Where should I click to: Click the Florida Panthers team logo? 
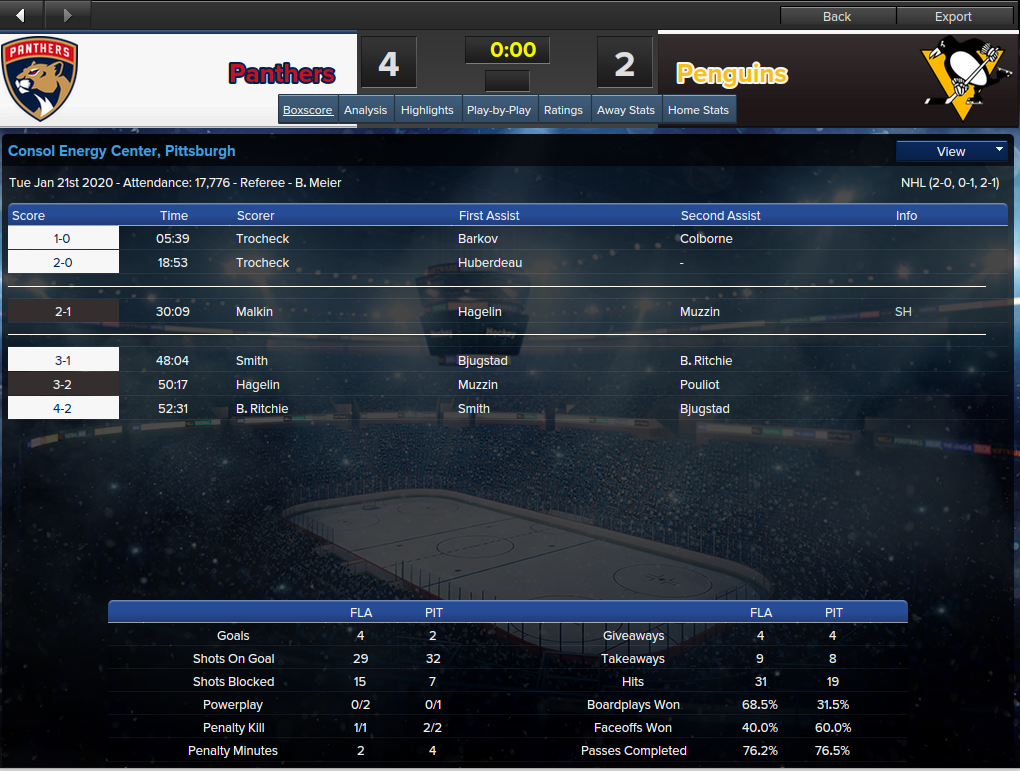[40, 79]
